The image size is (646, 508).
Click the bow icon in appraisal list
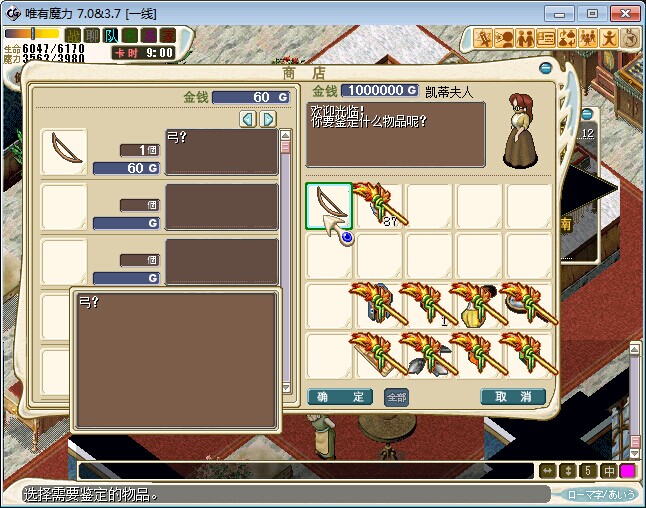[x=64, y=151]
